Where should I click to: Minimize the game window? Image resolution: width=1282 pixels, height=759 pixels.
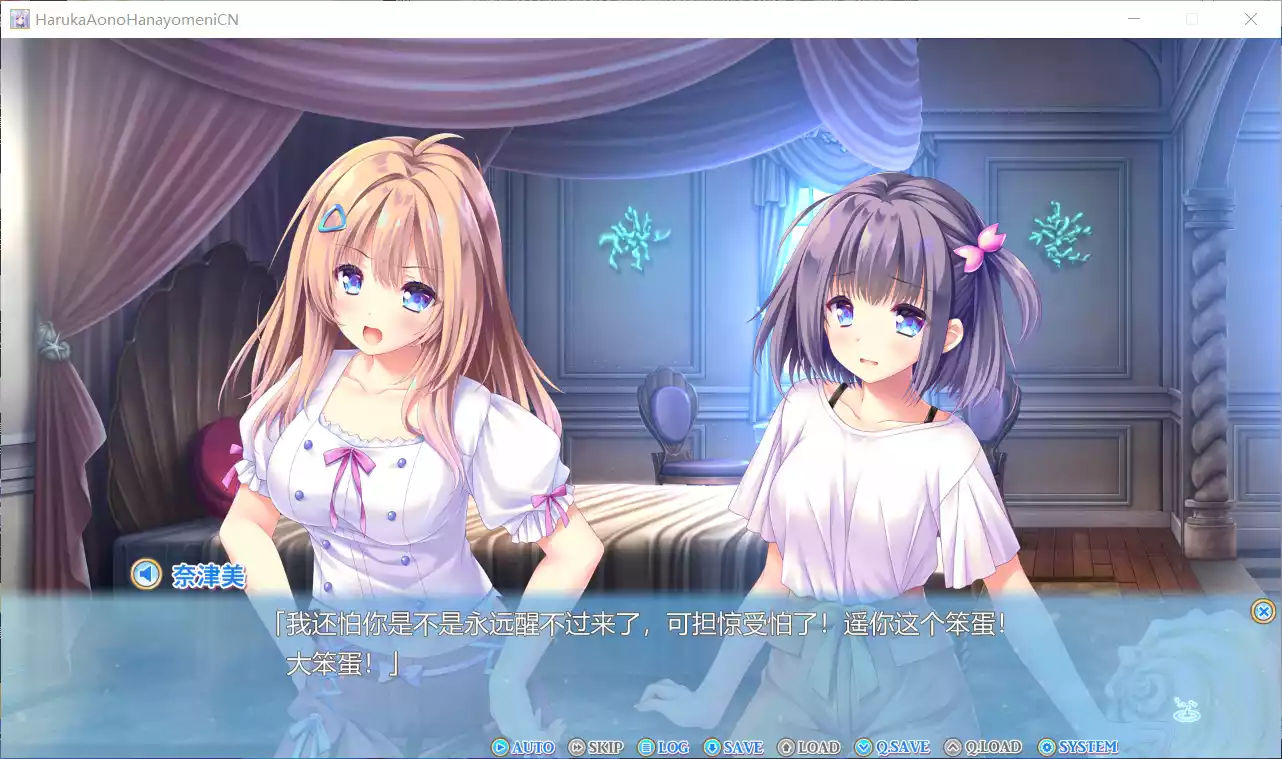(1133, 18)
